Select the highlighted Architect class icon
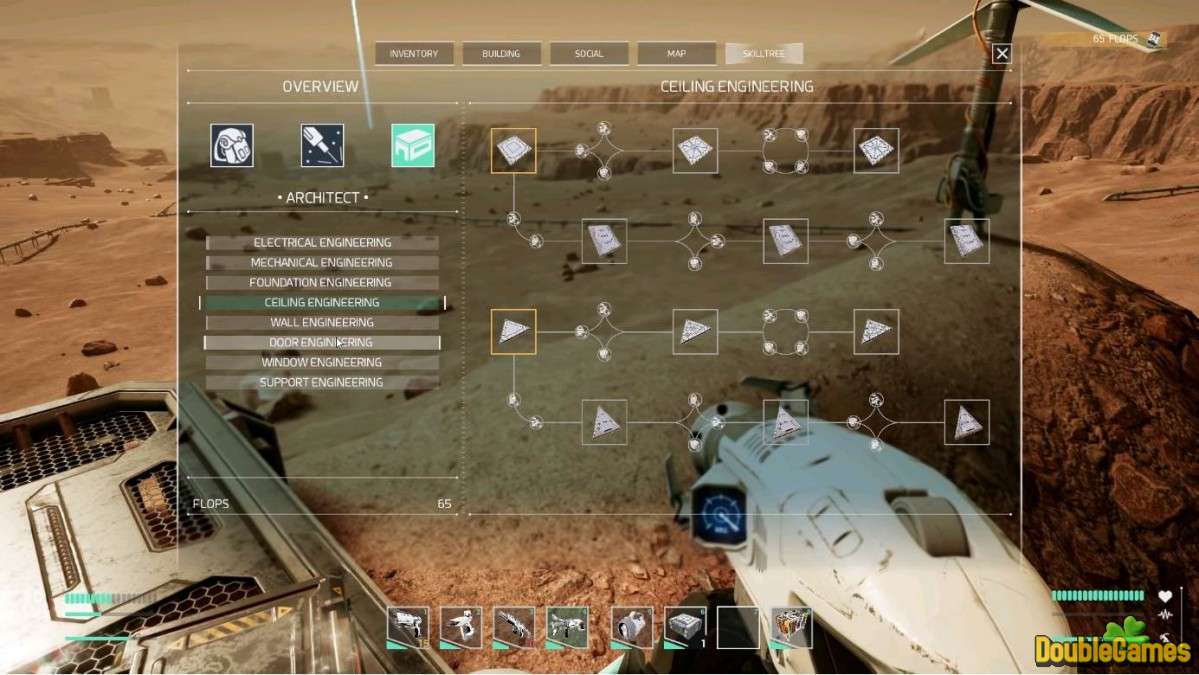This screenshot has width=1199, height=675. [x=413, y=145]
